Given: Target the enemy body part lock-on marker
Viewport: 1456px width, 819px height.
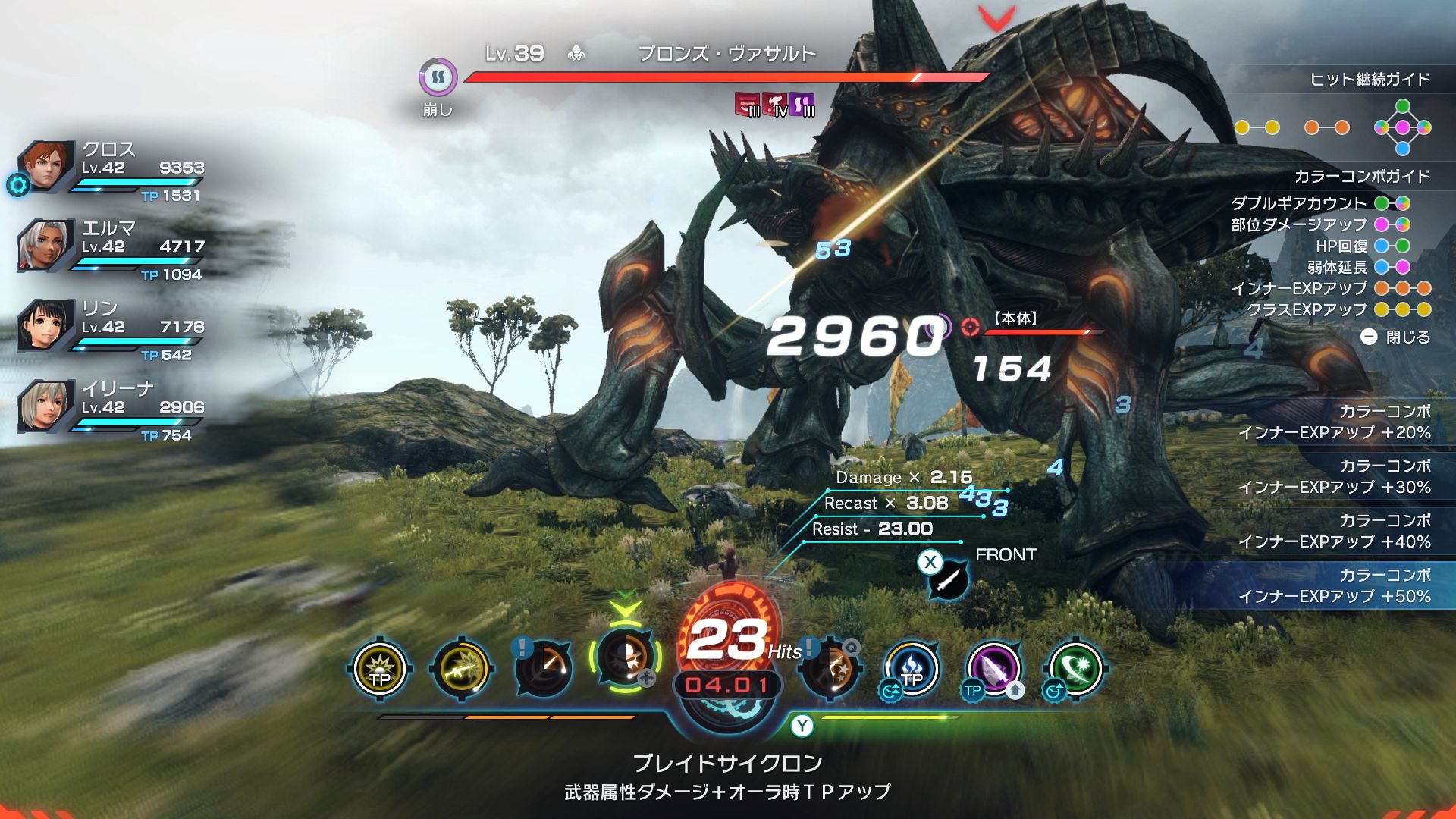Looking at the screenshot, I should (970, 326).
